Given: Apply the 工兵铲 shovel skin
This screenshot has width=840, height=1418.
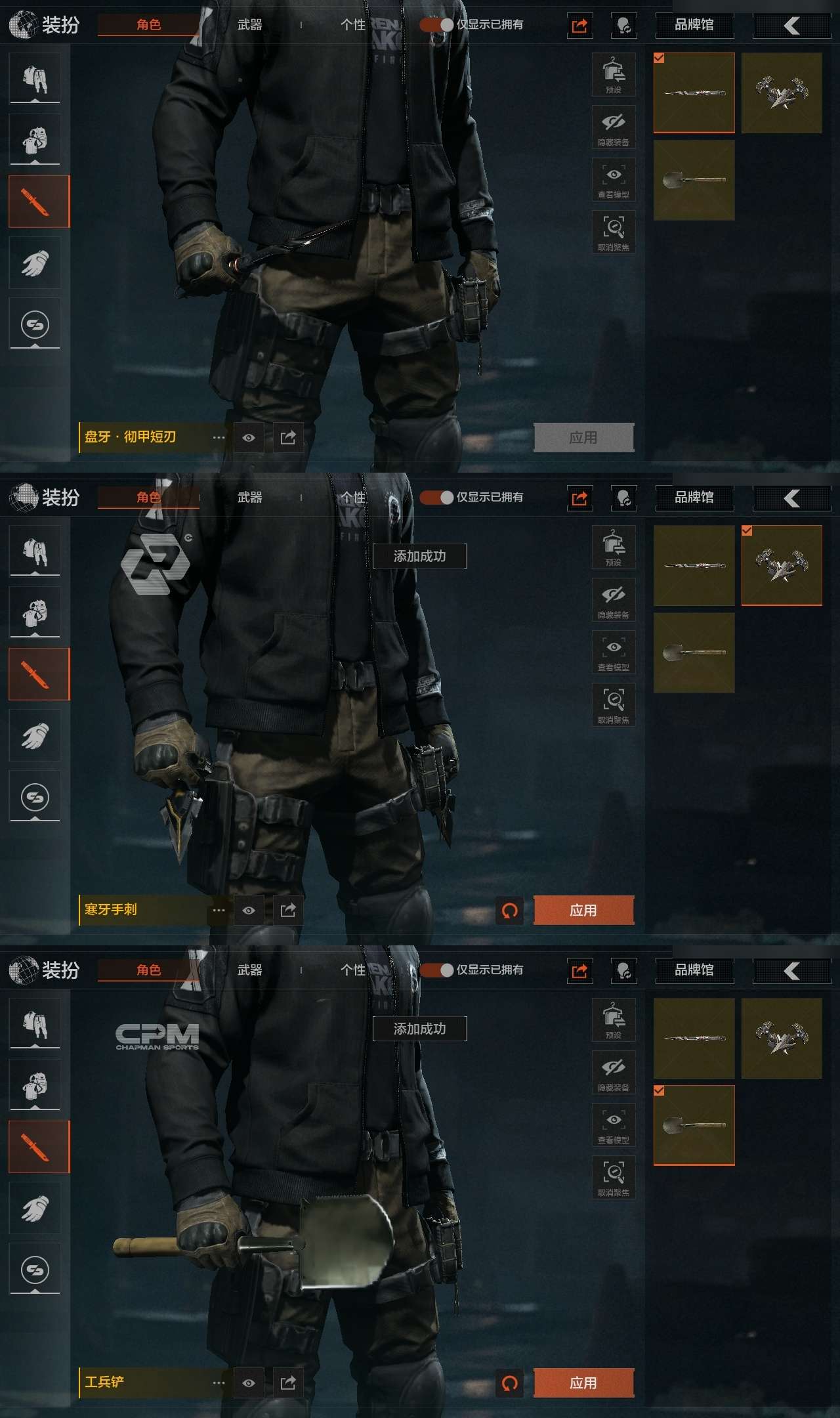Looking at the screenshot, I should pyautogui.click(x=583, y=1383).
